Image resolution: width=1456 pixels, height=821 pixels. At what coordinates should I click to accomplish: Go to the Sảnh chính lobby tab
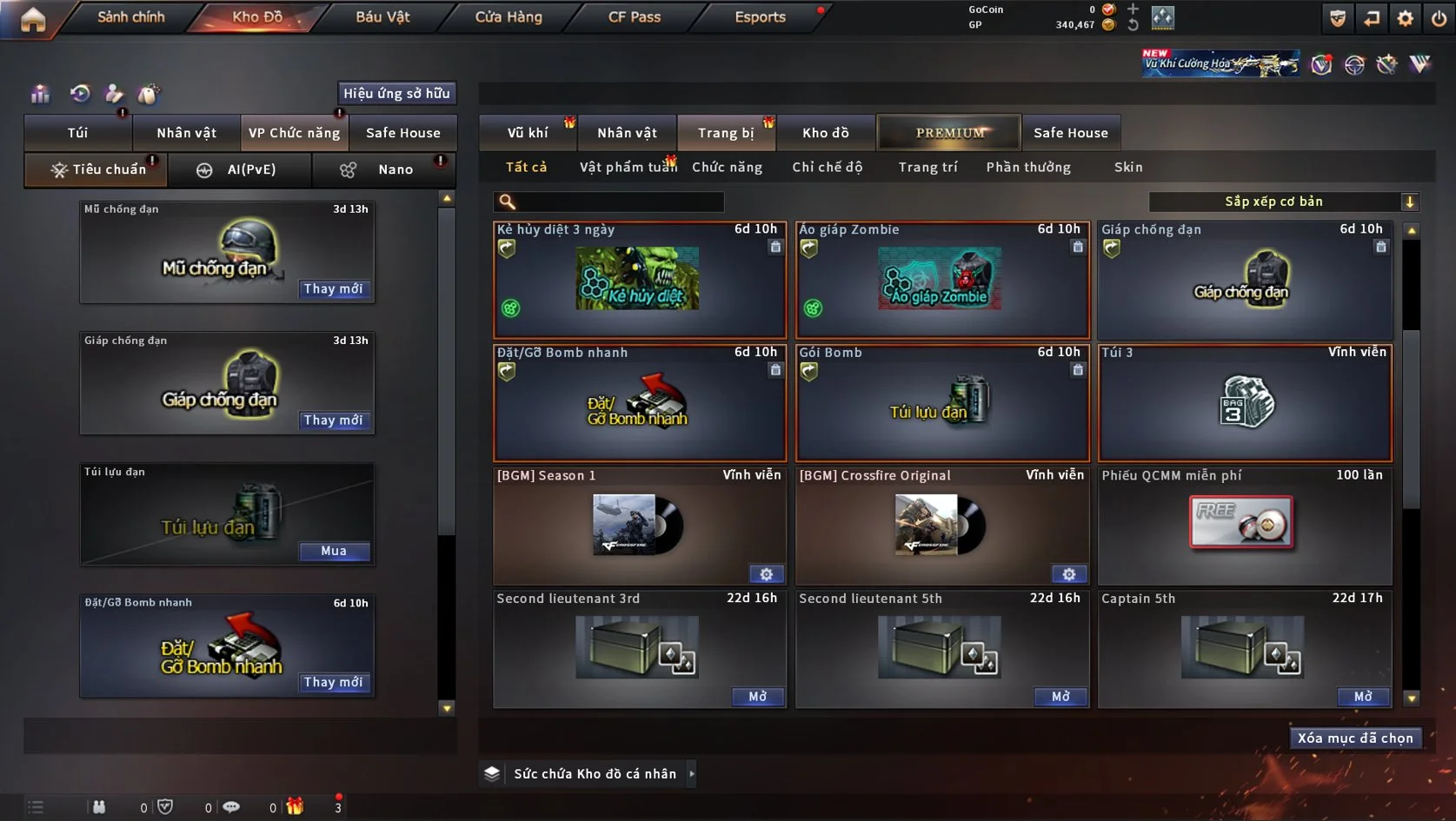tap(130, 17)
